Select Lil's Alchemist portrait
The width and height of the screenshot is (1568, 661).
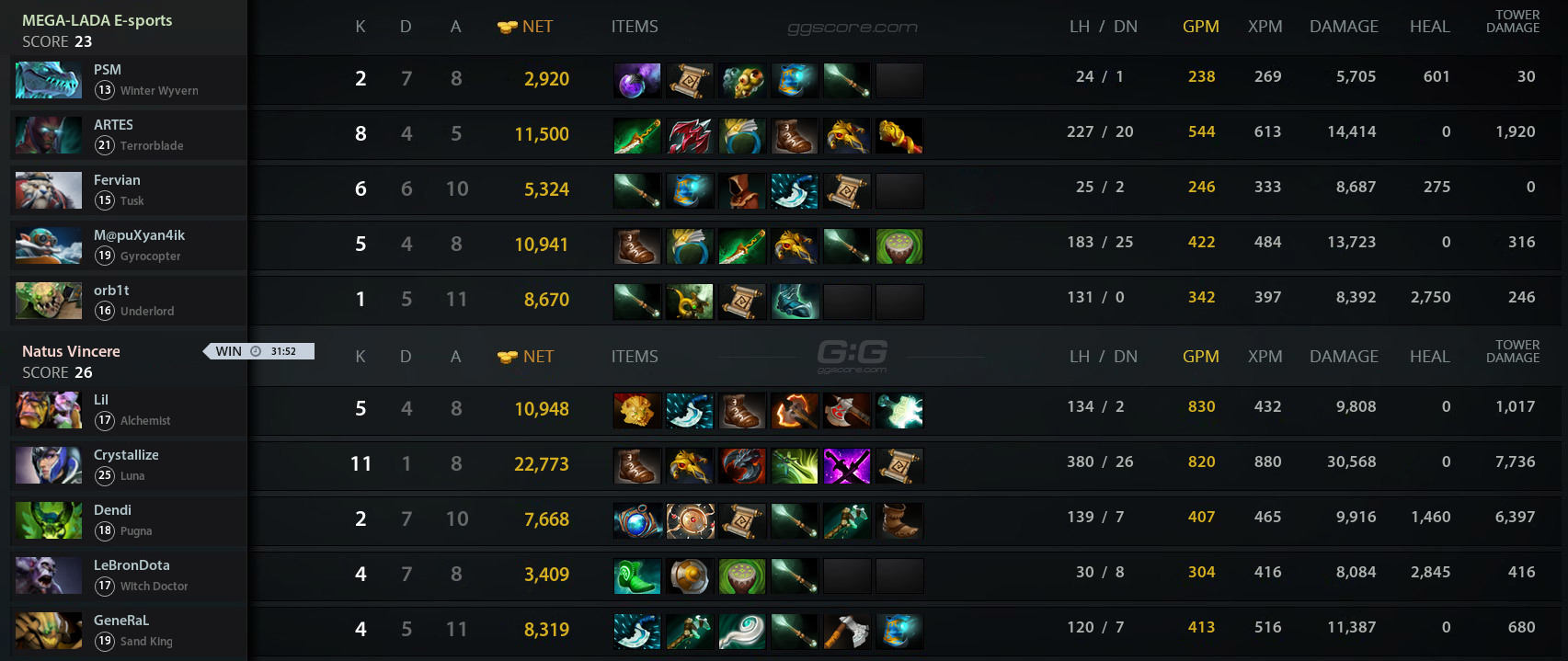click(x=49, y=410)
